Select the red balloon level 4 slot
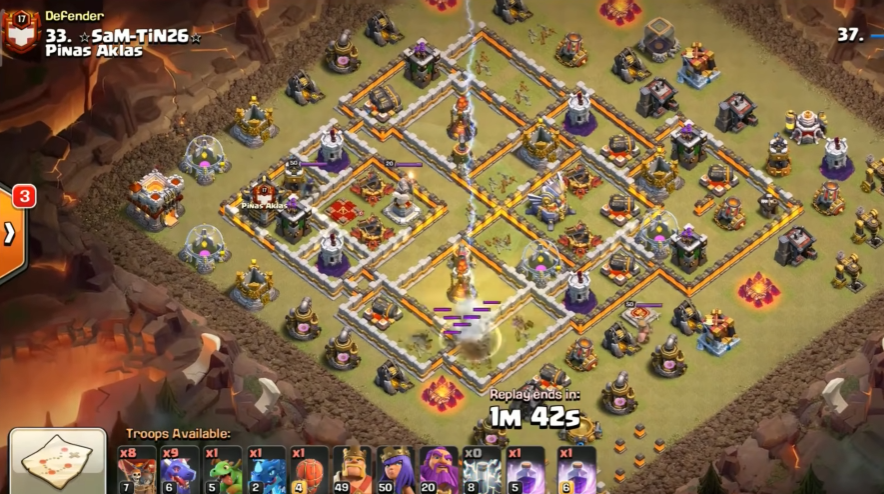This screenshot has height=494, width=884. click(309, 470)
